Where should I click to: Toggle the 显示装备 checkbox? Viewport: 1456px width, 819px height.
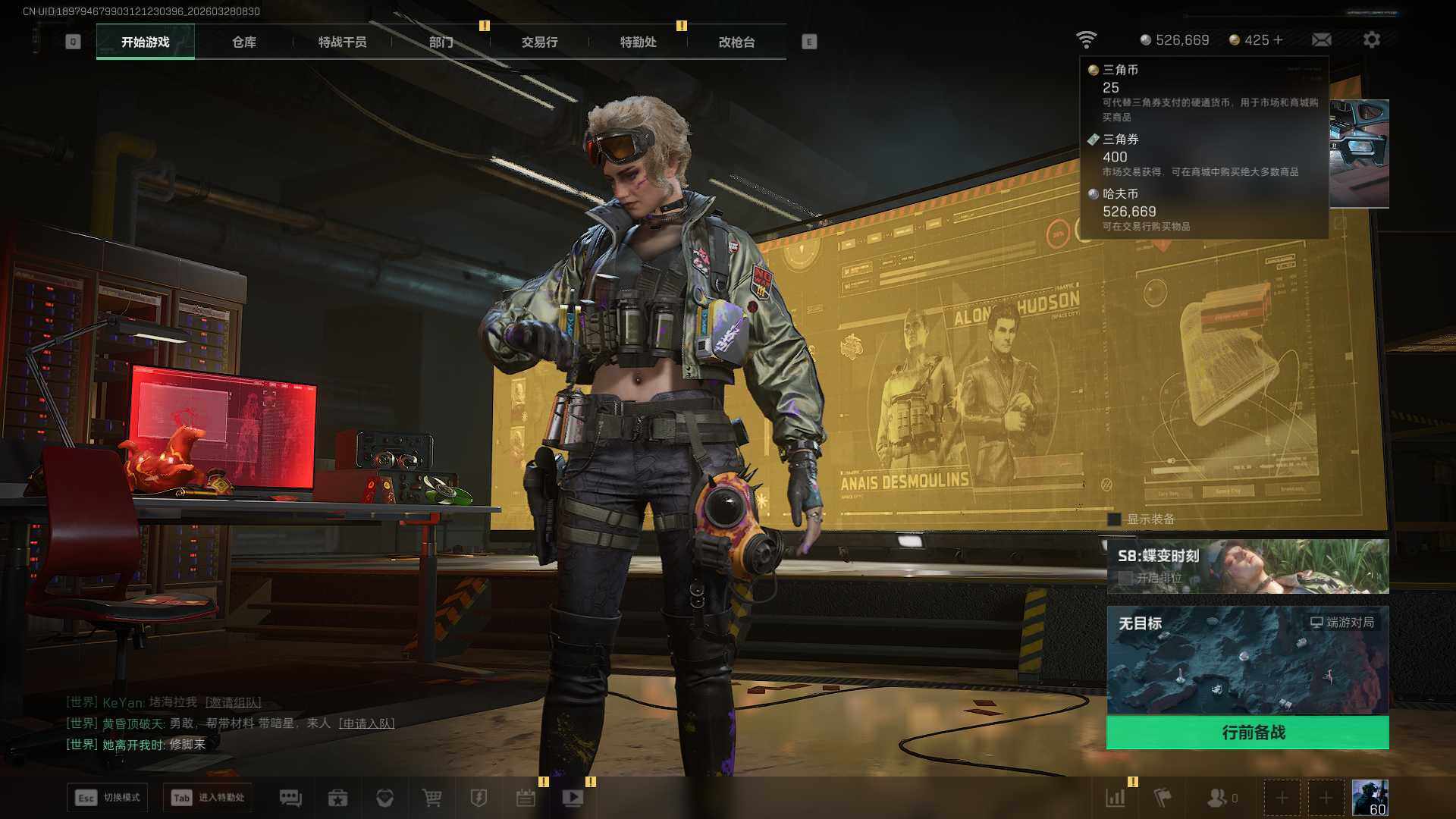1114,519
